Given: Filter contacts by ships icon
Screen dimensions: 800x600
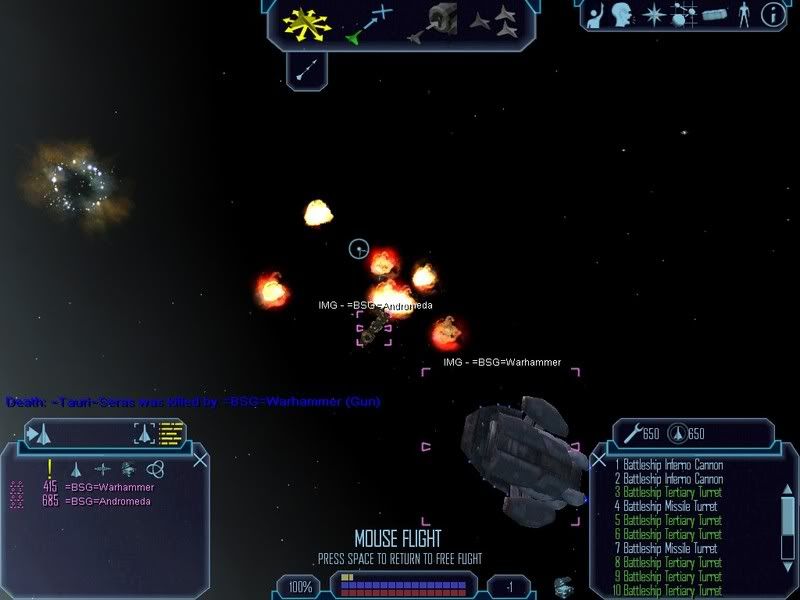Looking at the screenshot, I should point(75,468).
